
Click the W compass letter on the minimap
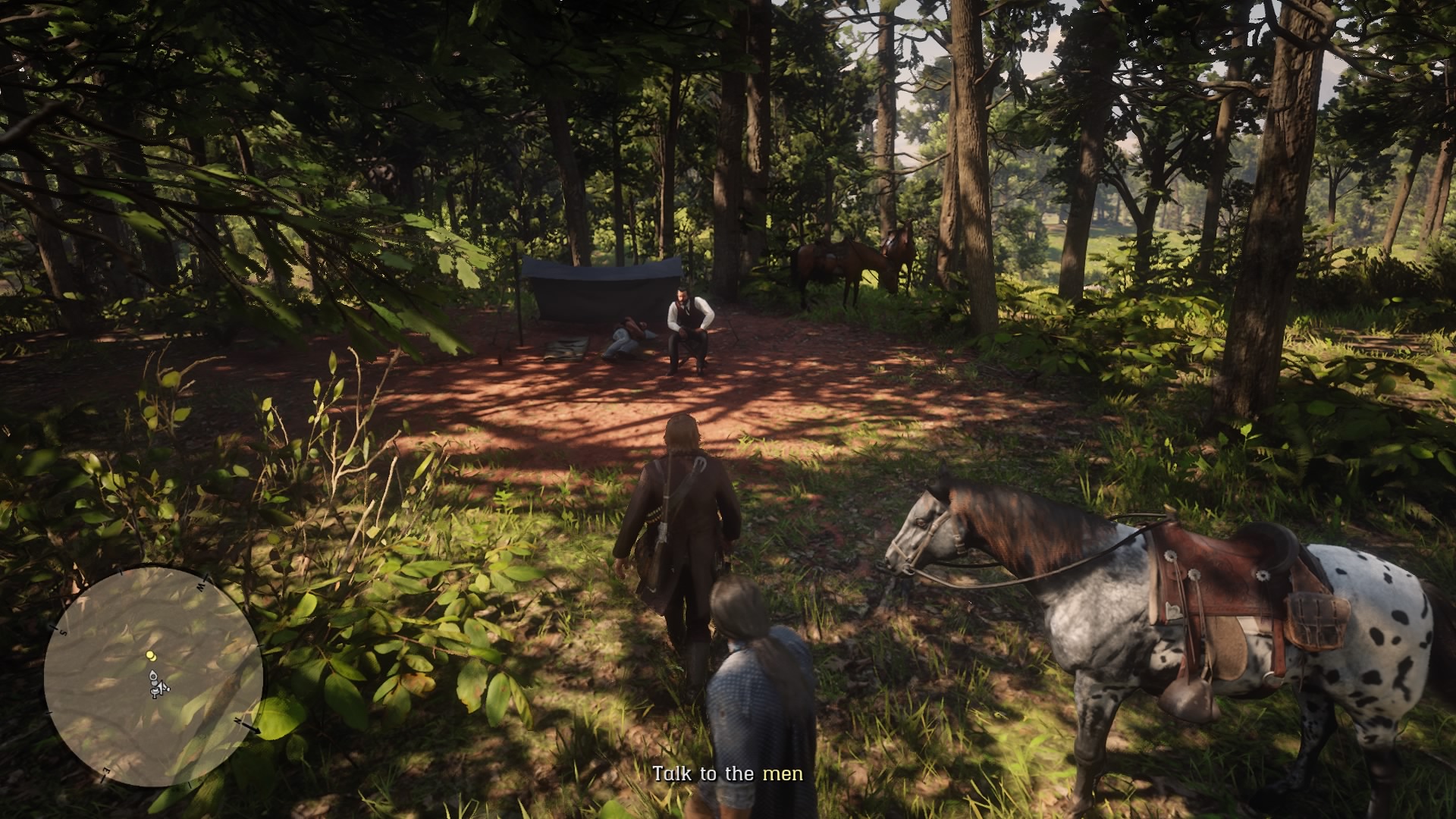[200, 587]
